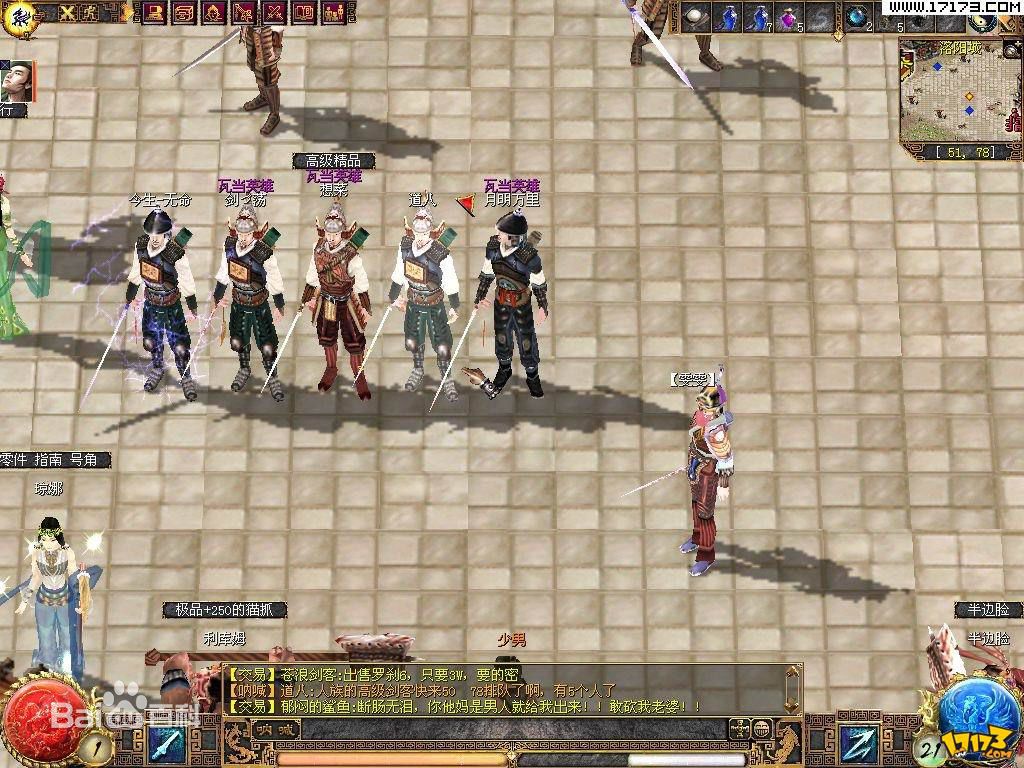
Task: Select the blue orb quick slot
Action: 857,17
